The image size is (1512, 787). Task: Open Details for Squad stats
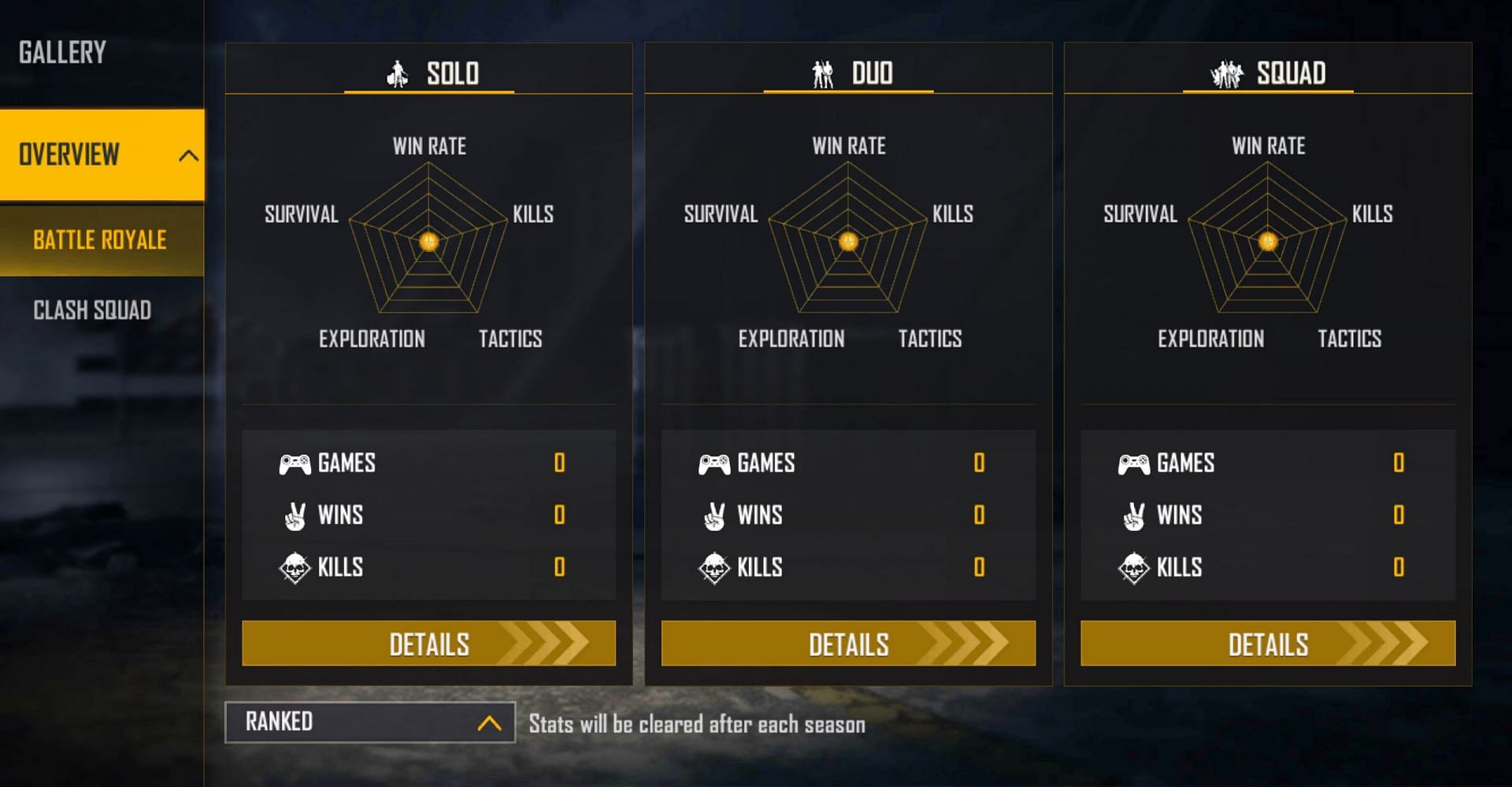click(1268, 644)
